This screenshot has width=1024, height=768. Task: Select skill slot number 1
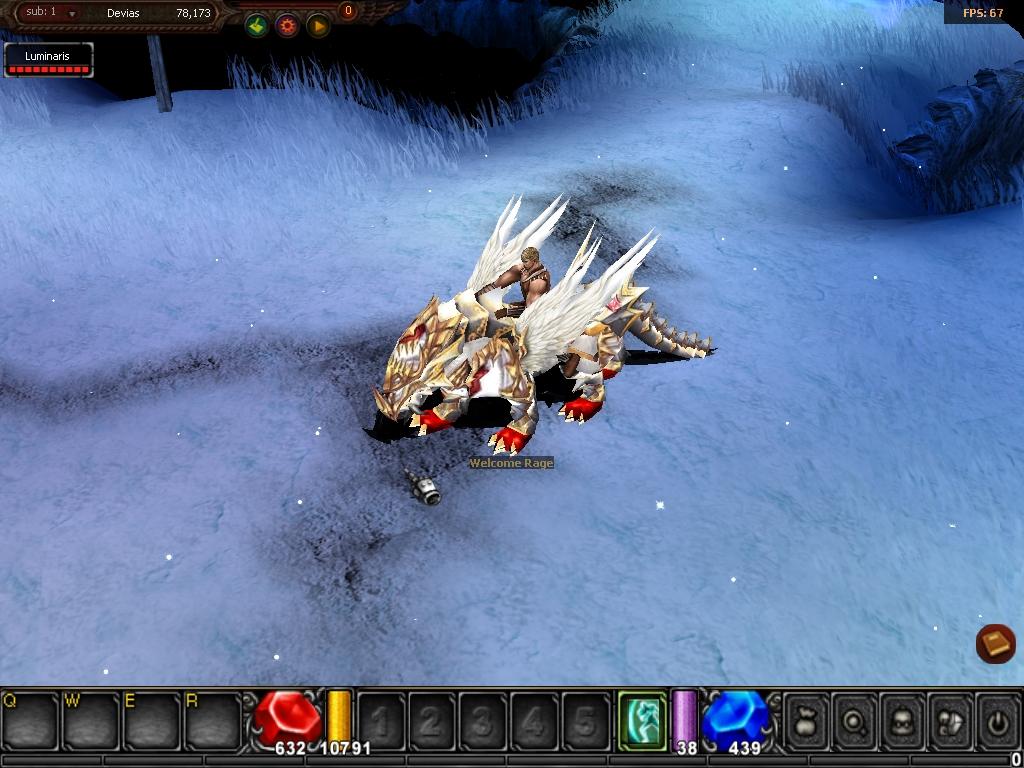click(381, 720)
